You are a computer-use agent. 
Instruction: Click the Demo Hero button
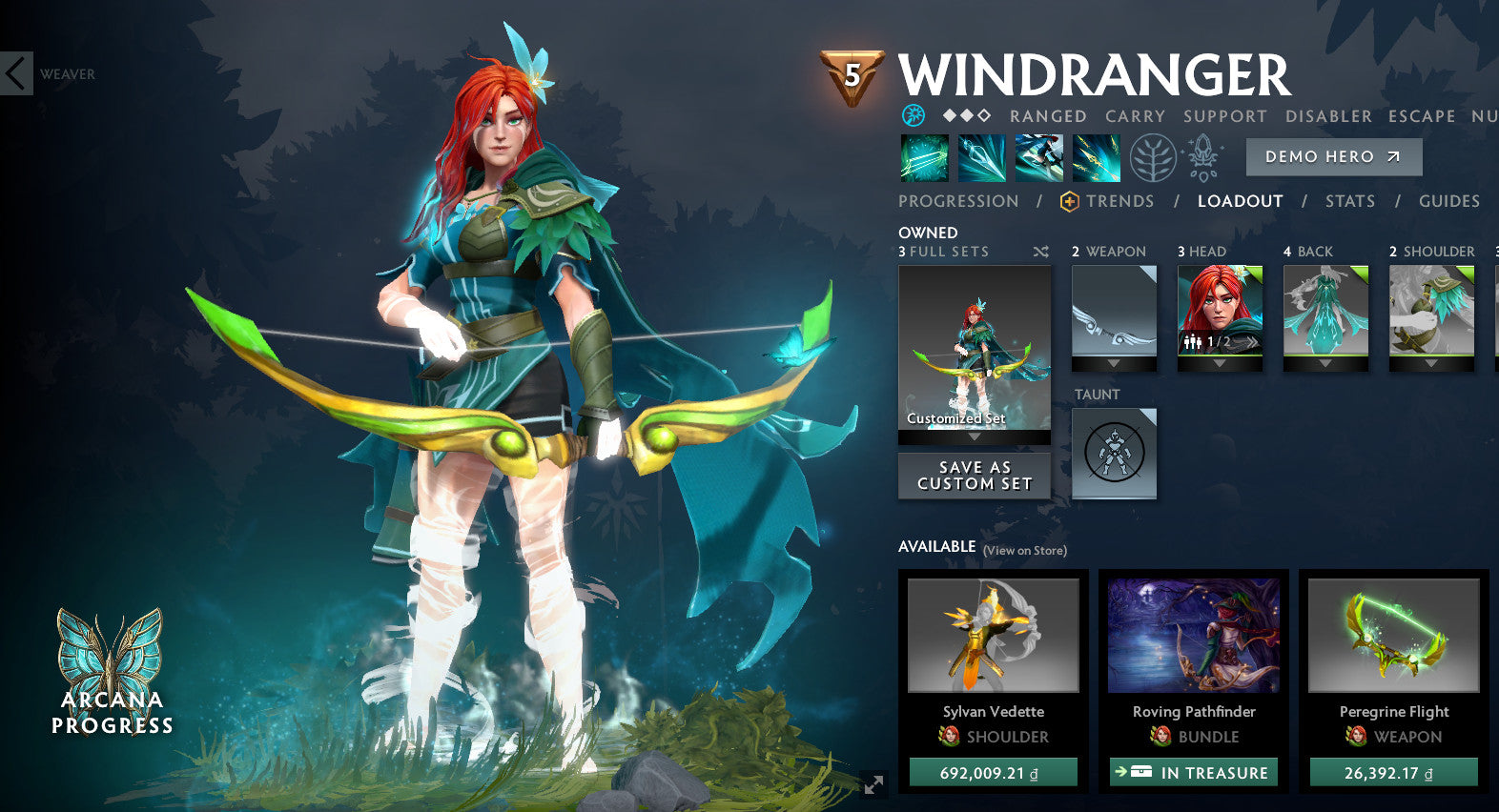1333,156
